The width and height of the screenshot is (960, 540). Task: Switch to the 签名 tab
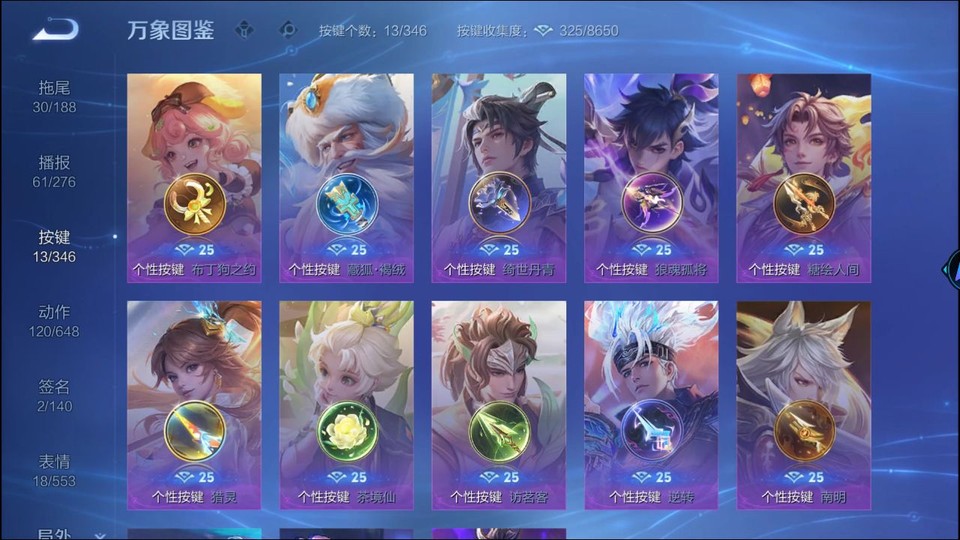54,395
